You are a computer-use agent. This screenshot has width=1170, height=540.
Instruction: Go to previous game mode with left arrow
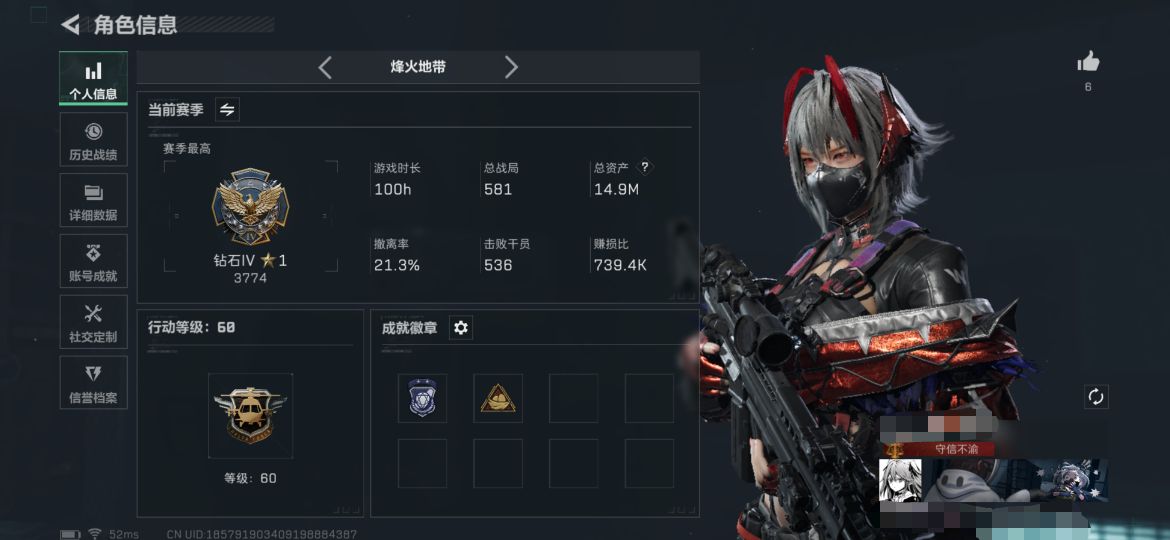(325, 67)
